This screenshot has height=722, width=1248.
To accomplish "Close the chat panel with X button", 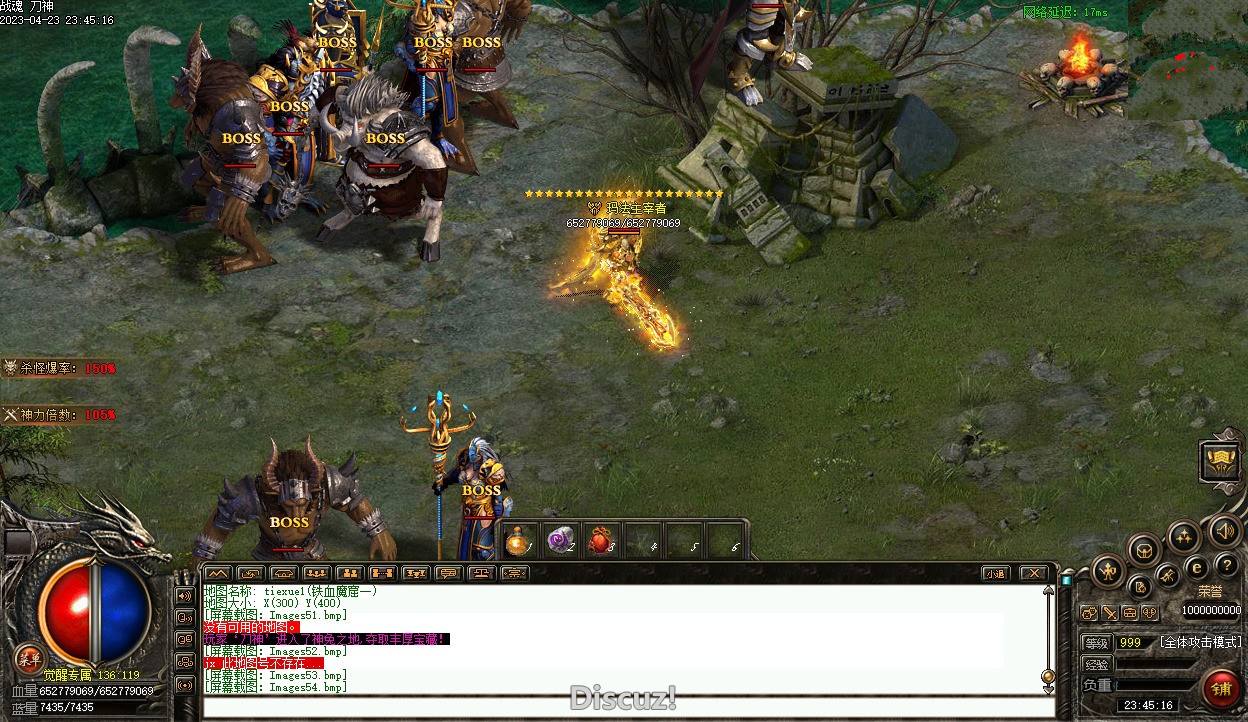I will coord(1033,573).
